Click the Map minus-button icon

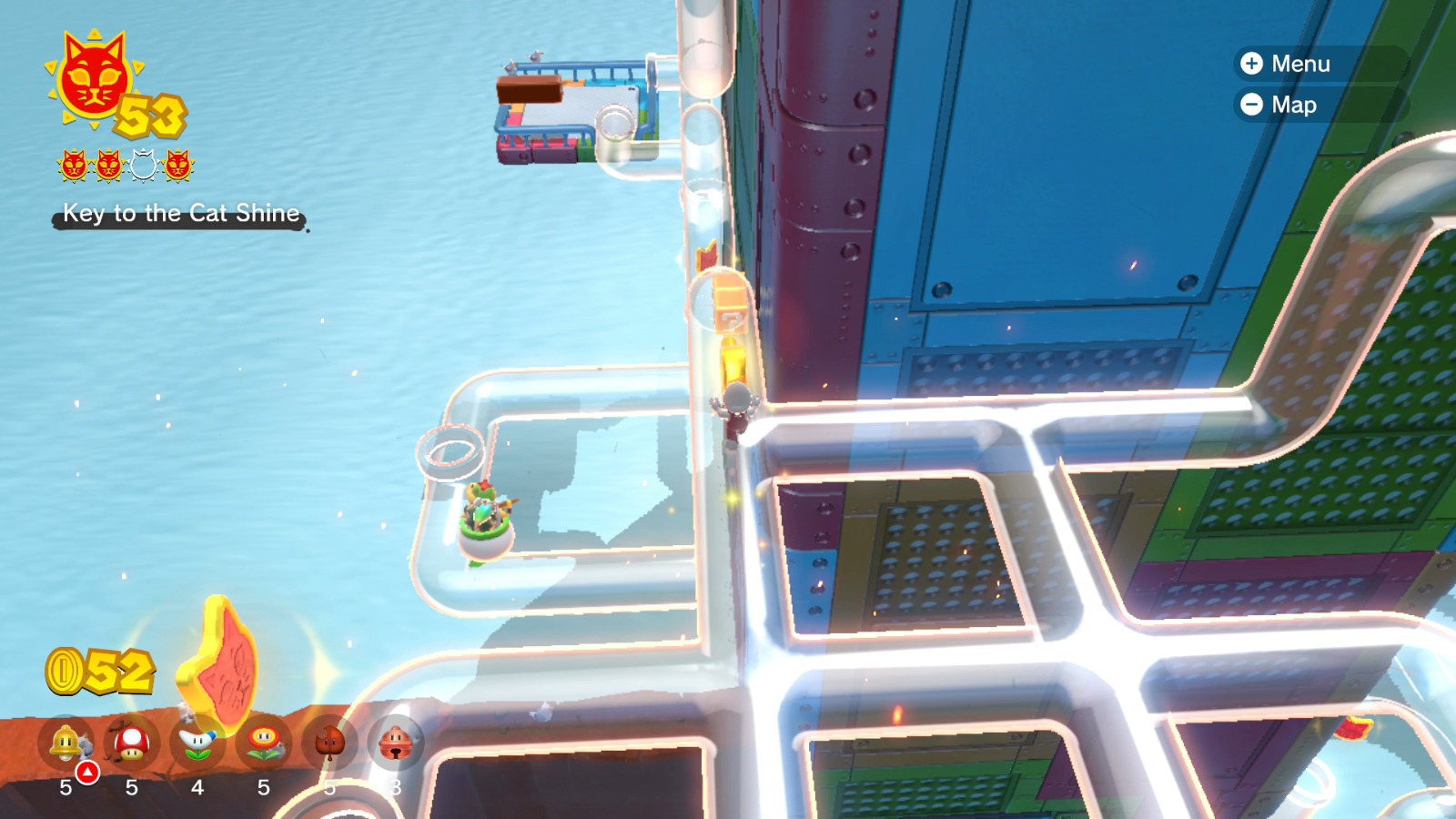pos(1251,105)
